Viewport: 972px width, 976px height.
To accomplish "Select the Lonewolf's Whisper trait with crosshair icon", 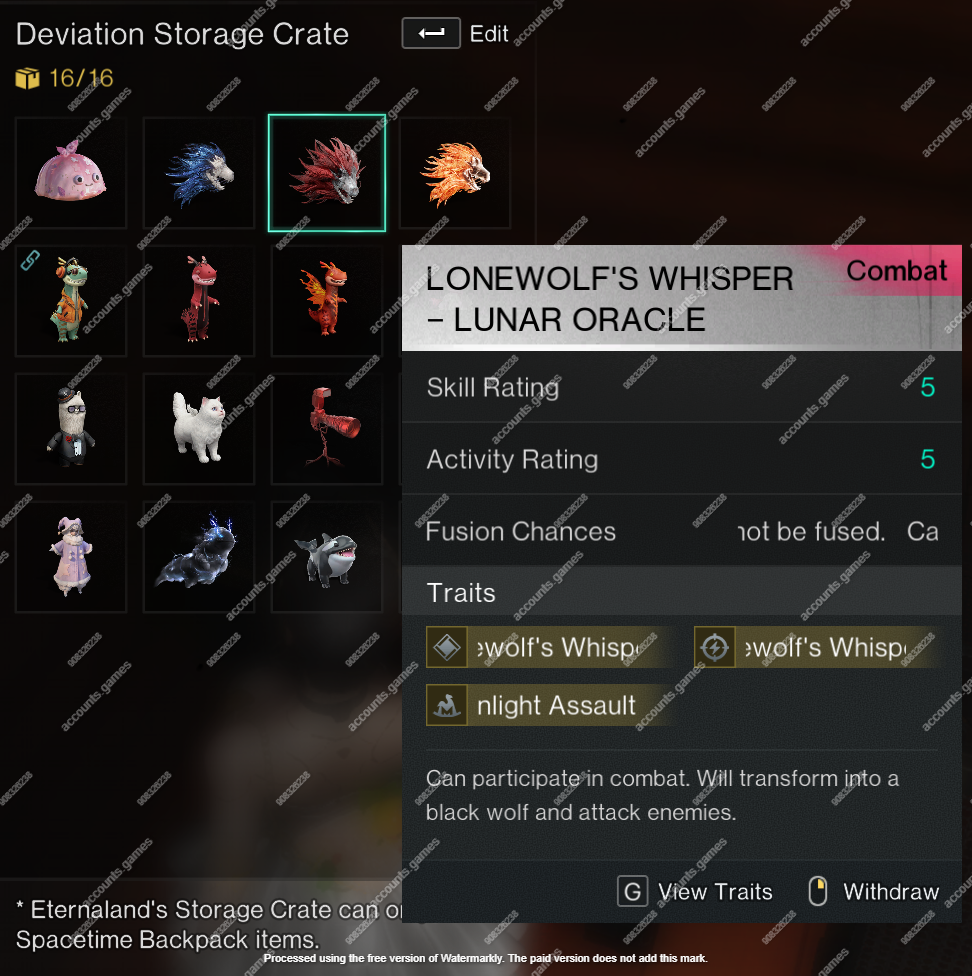I will [815, 648].
